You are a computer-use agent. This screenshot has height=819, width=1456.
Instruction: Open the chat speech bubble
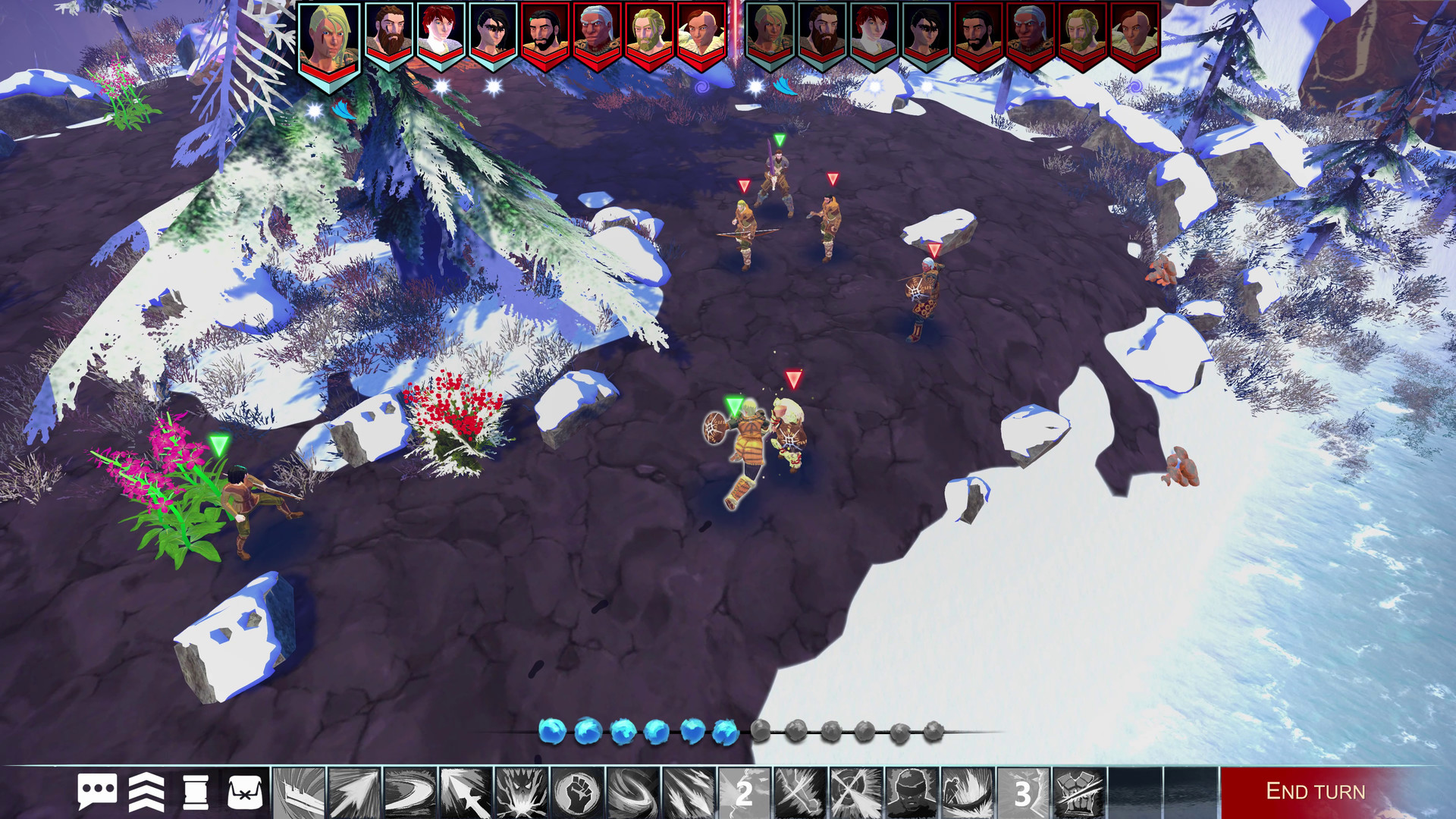click(x=97, y=792)
